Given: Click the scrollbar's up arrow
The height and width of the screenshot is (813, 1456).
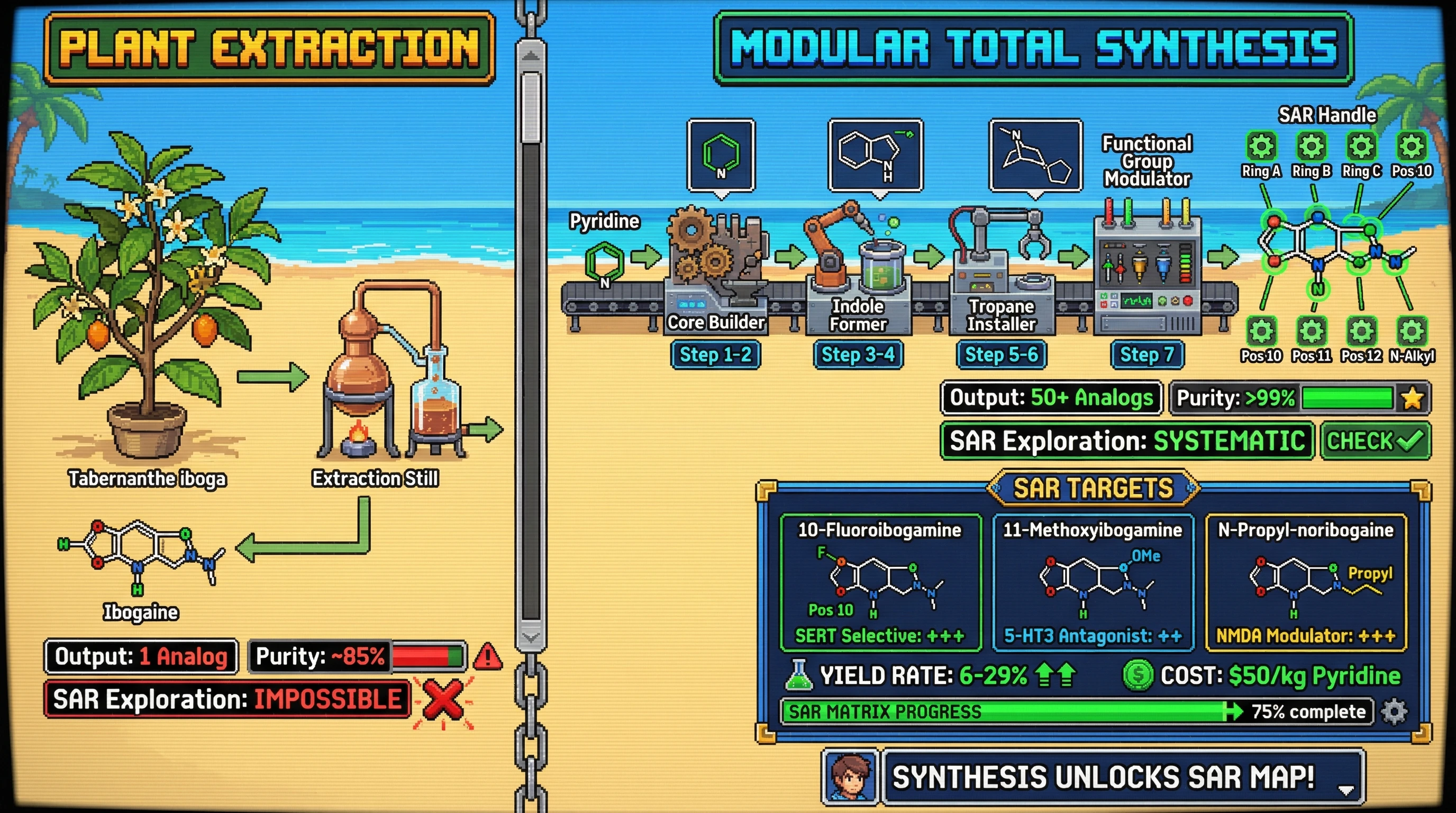Looking at the screenshot, I should pyautogui.click(x=531, y=56).
